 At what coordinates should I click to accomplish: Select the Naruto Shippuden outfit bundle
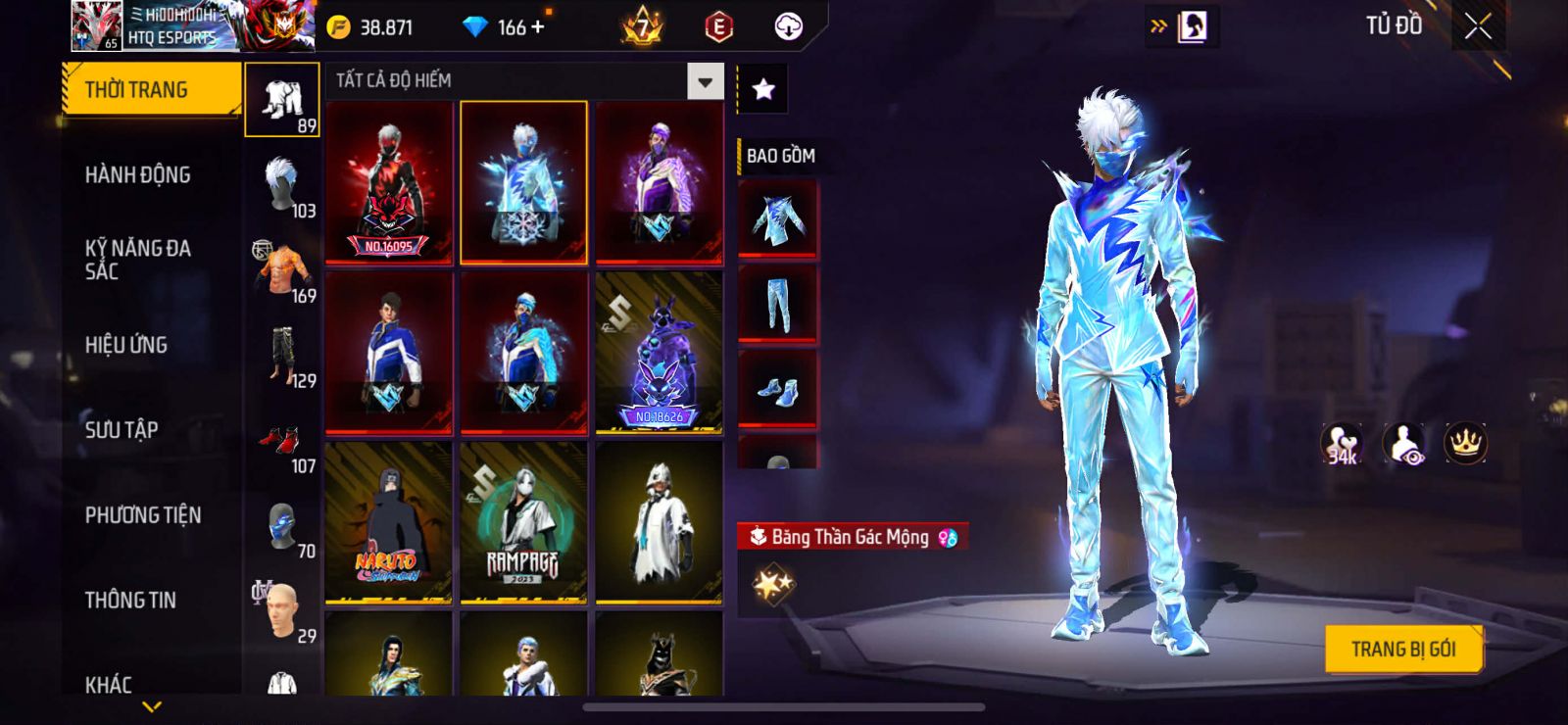pos(389,522)
